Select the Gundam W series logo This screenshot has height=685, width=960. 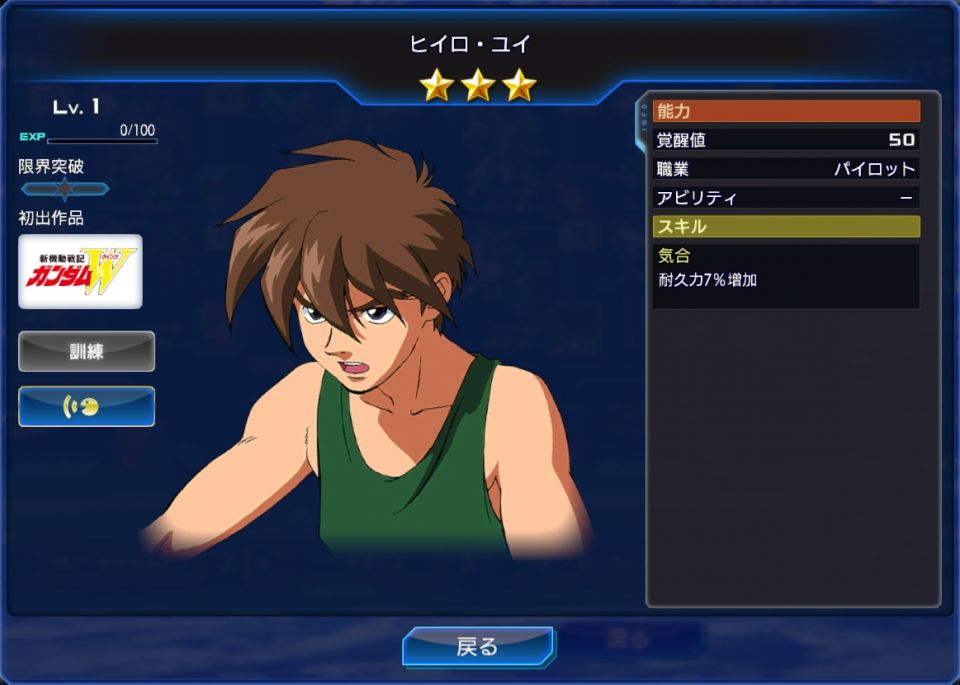80,272
